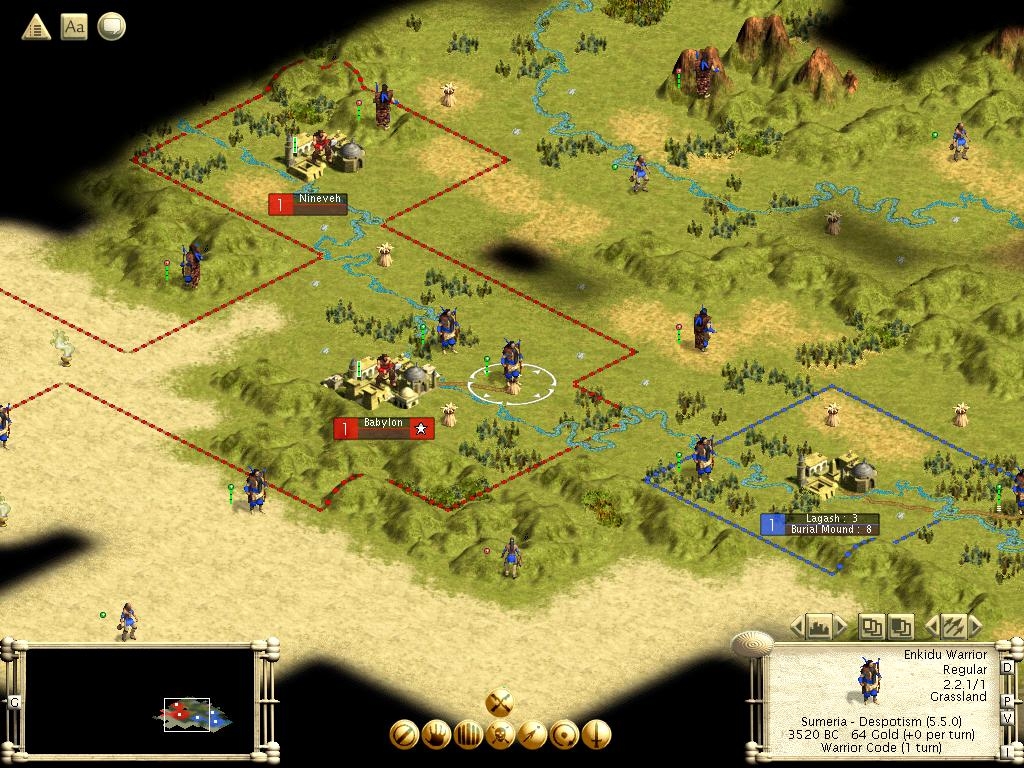This screenshot has height=768, width=1024.
Task: Click the D button on info panel
Action: click(1007, 667)
